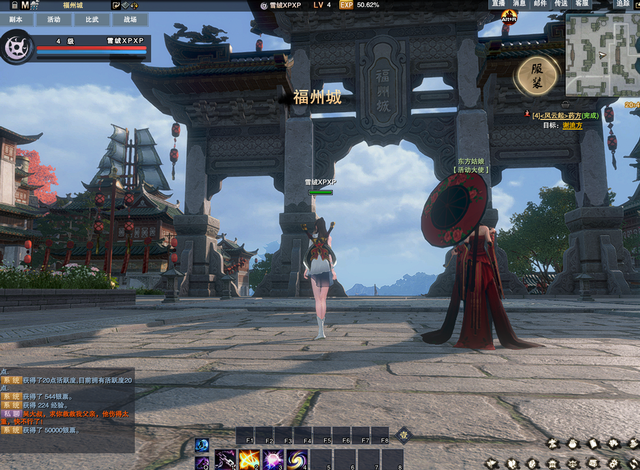Screen dimensions: 640x470
Task: Click the round red activity badge icon
Action: tap(510, 17)
